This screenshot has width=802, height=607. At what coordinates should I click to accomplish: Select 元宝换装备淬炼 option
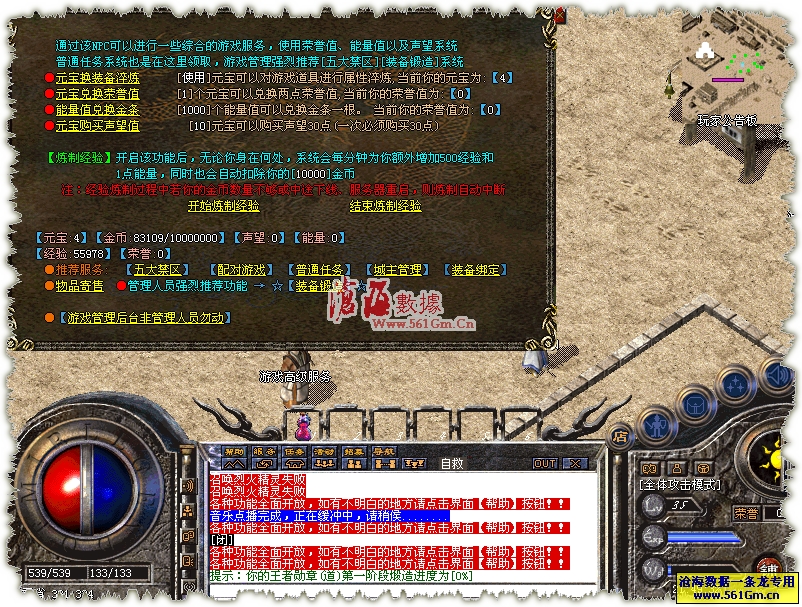click(x=97, y=78)
